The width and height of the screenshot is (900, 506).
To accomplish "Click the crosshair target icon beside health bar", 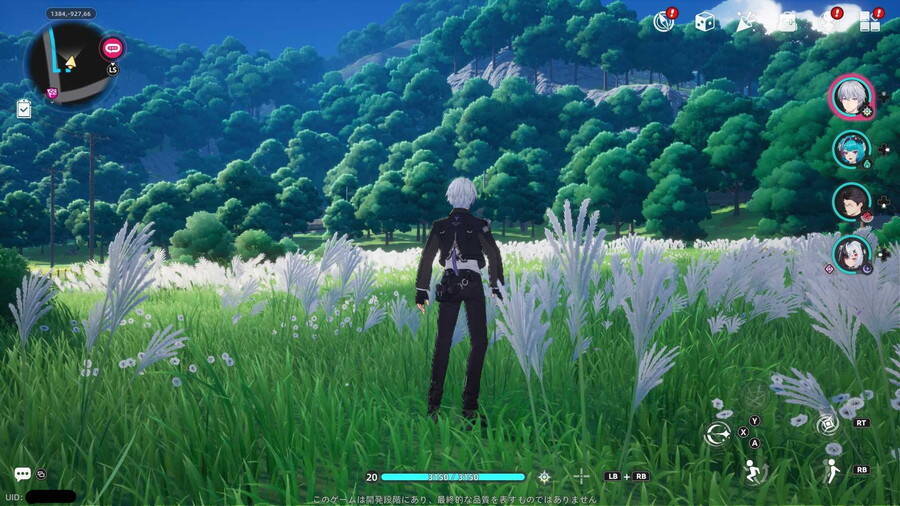I will click(x=544, y=477).
